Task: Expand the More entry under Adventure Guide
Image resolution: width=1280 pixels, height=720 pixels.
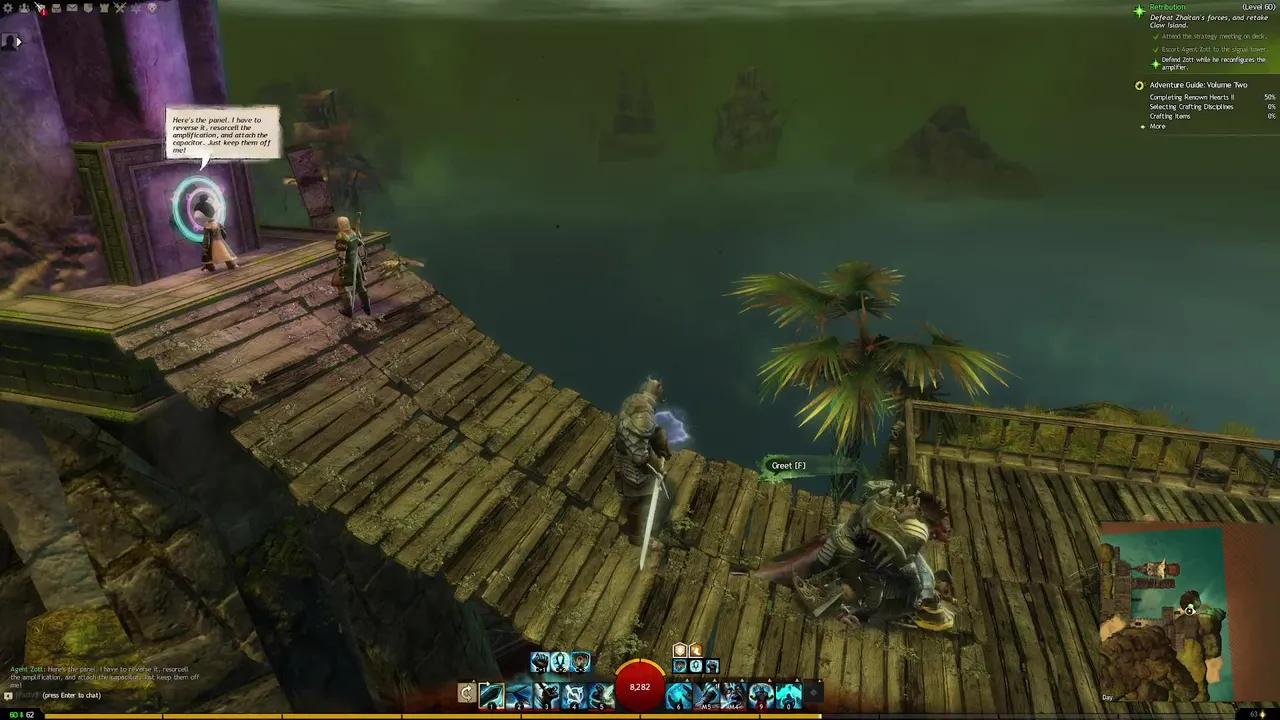Action: point(1157,126)
